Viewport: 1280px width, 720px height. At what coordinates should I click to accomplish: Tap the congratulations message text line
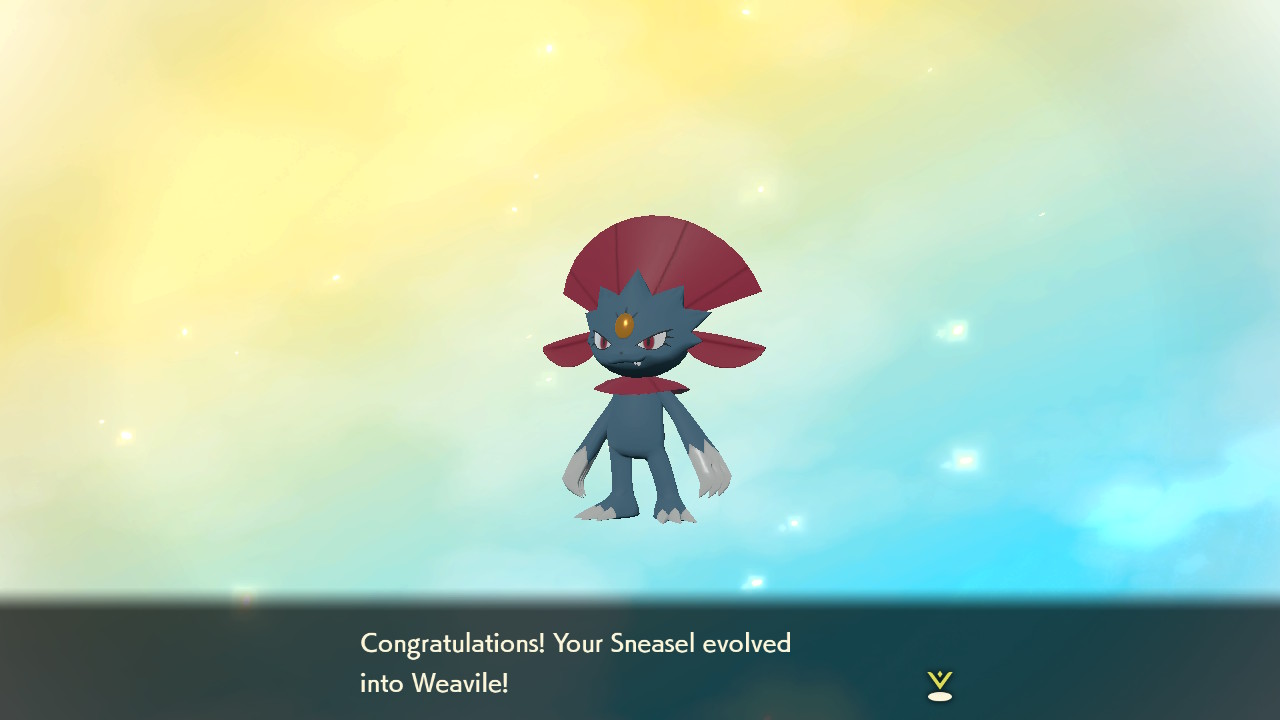click(577, 643)
